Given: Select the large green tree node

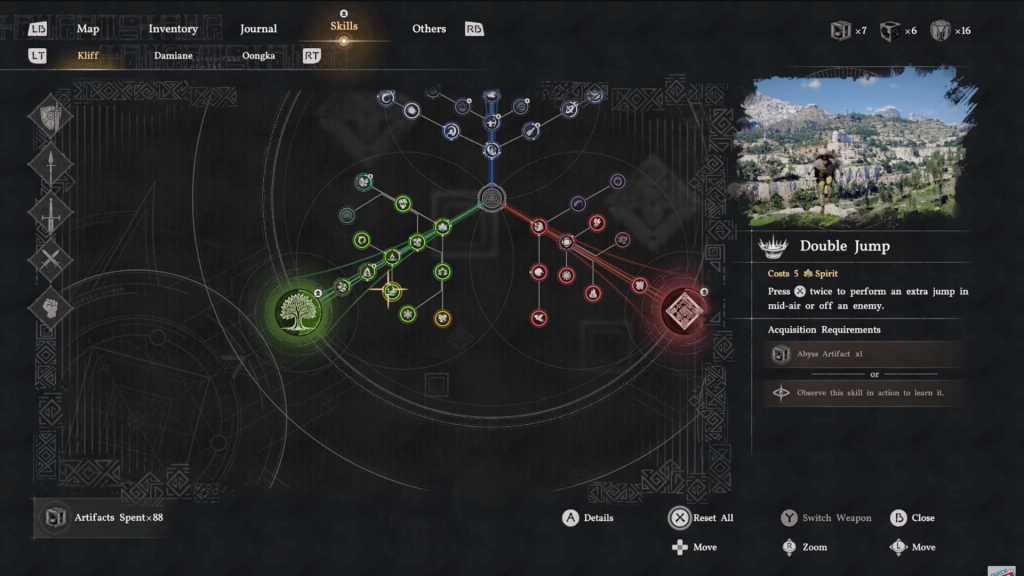Looking at the screenshot, I should tap(300, 306).
